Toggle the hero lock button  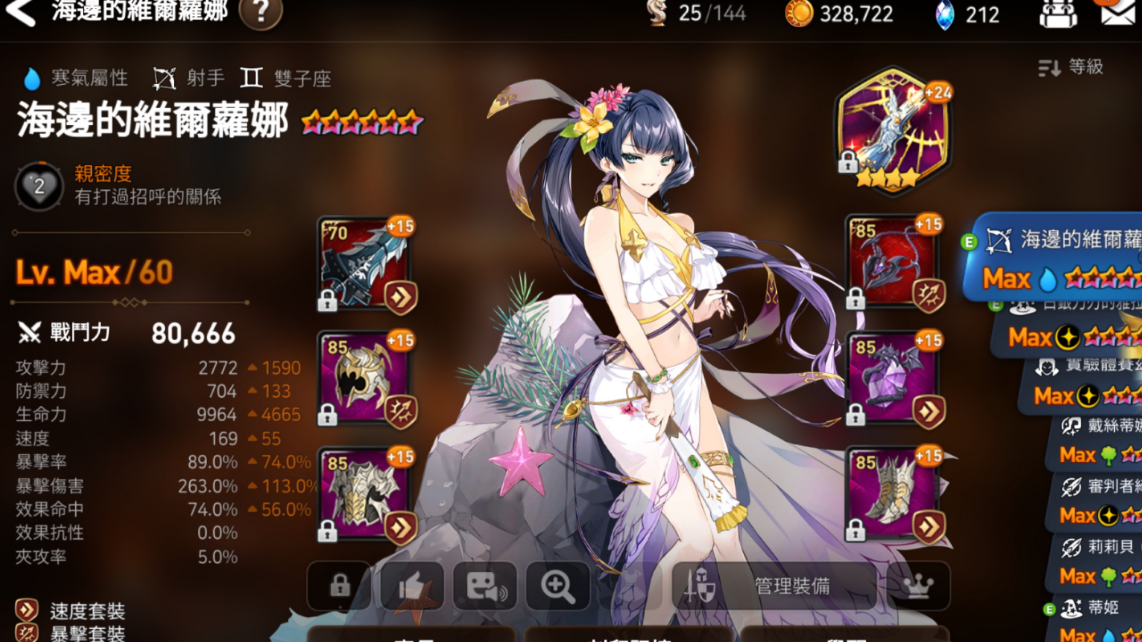340,586
